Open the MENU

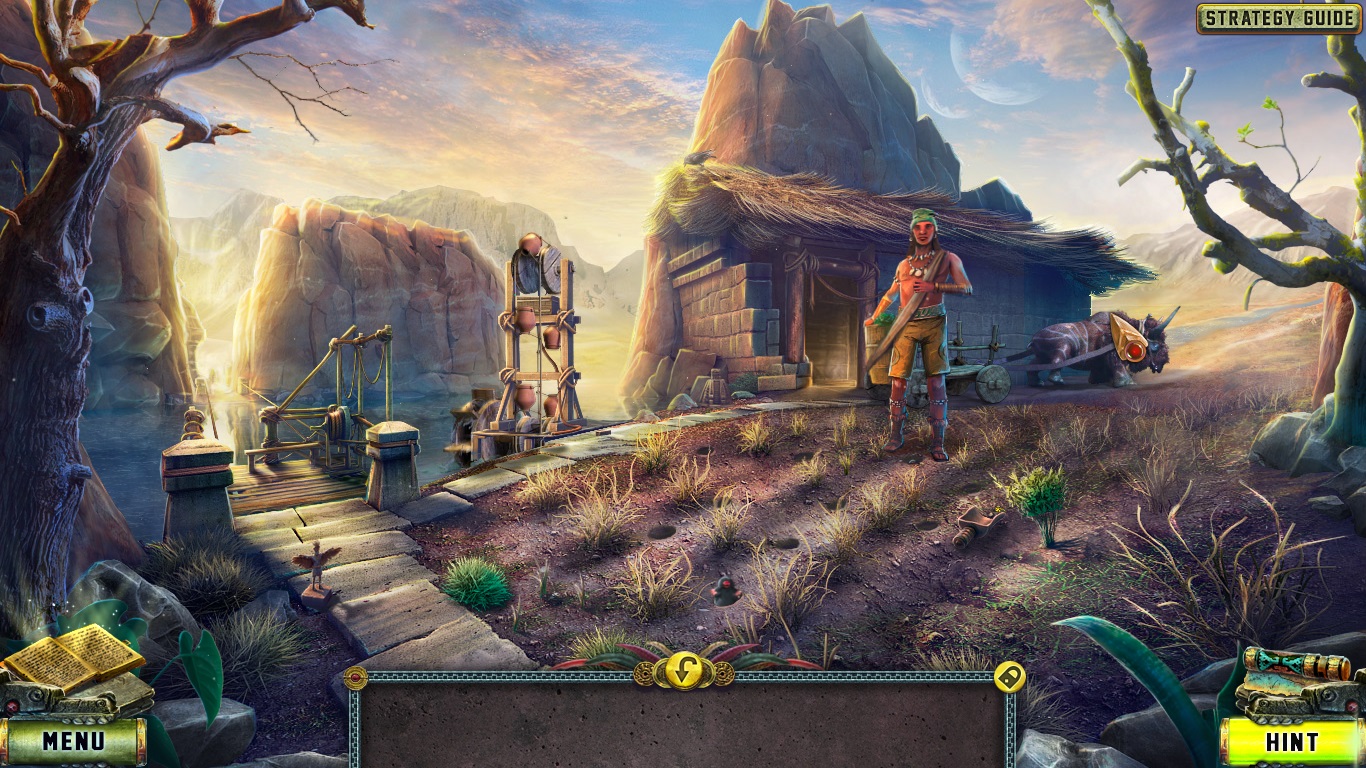click(x=73, y=743)
